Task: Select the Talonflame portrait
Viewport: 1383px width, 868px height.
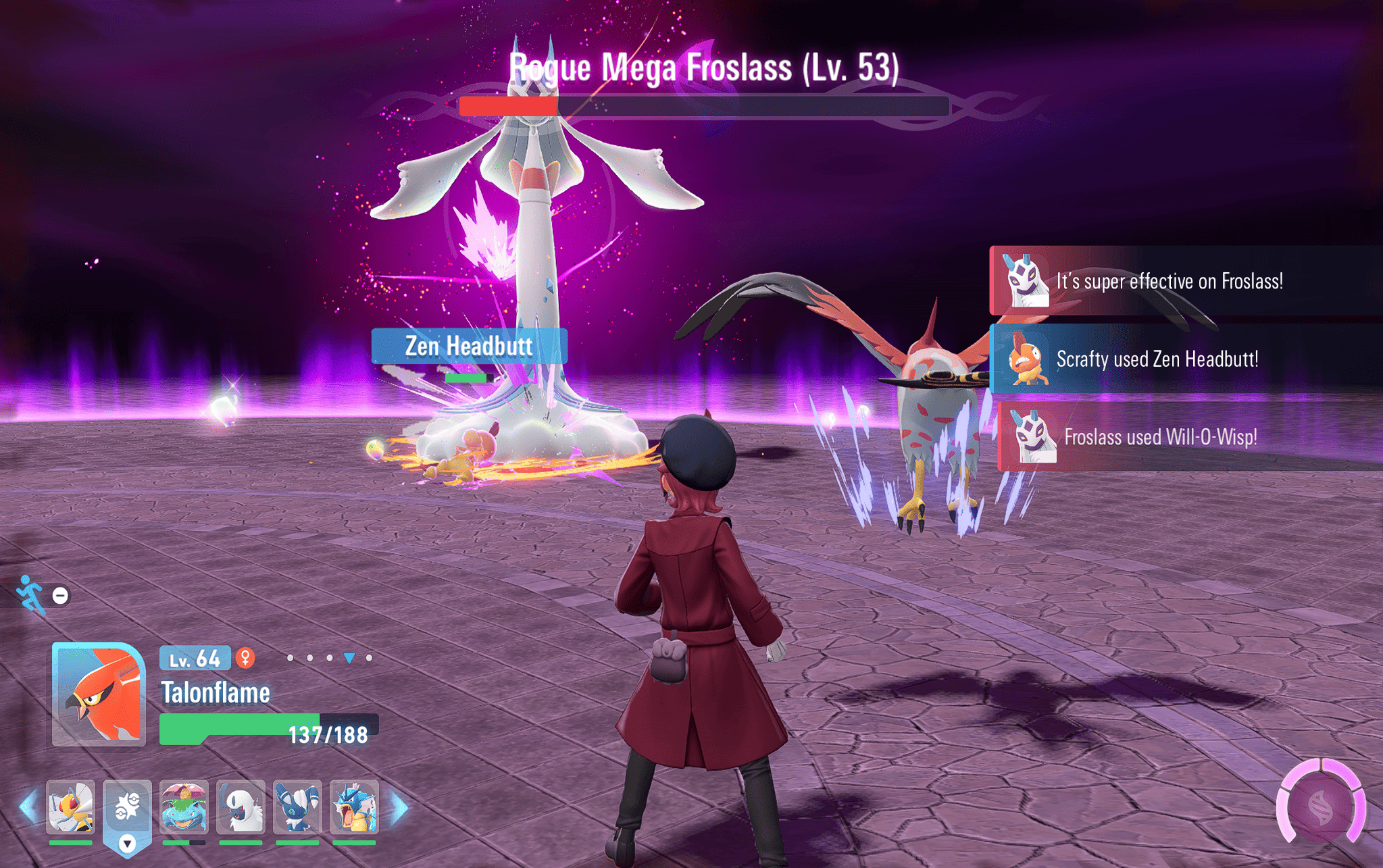Action: click(x=99, y=694)
